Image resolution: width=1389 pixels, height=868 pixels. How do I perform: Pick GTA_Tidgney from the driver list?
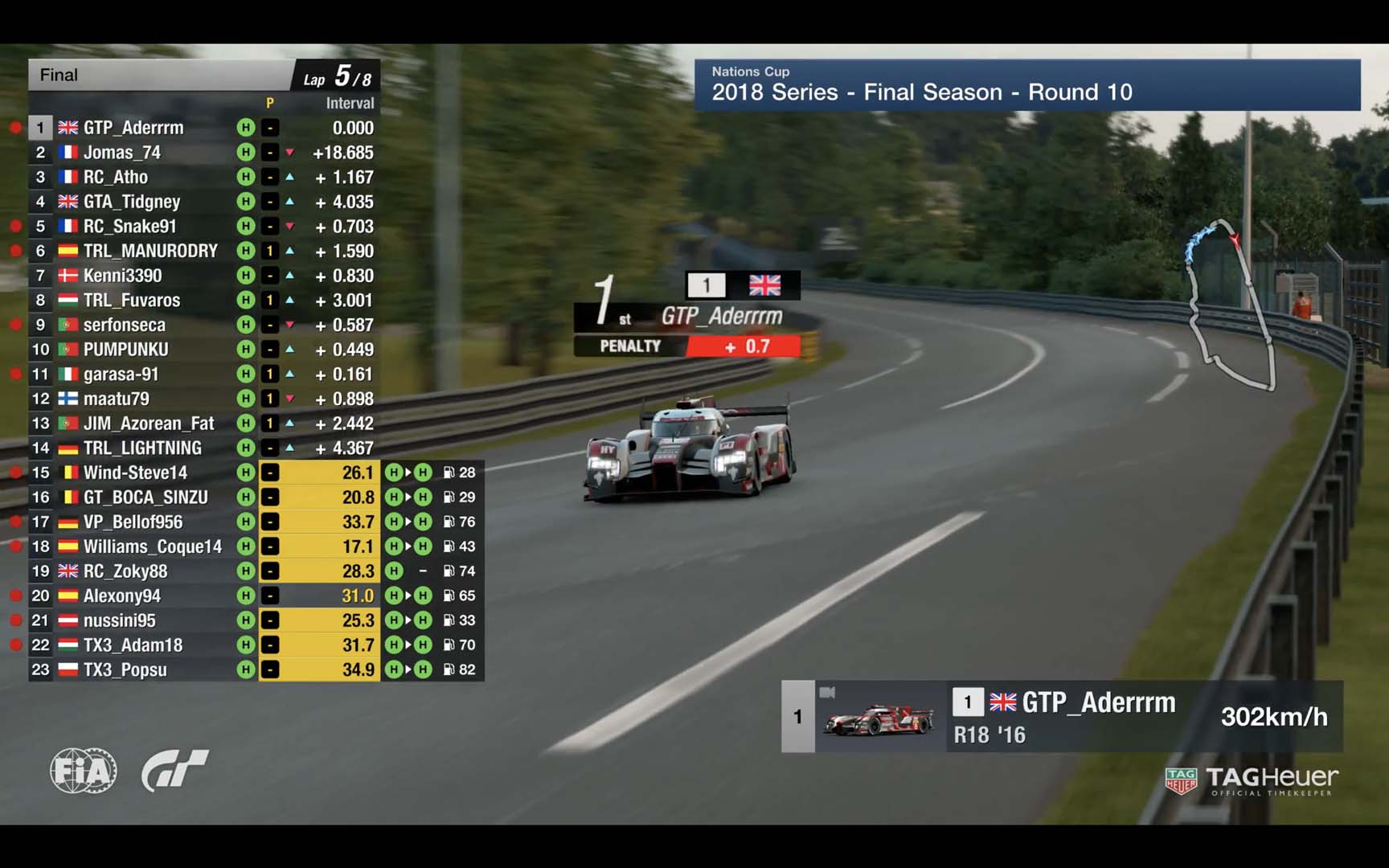coord(132,202)
